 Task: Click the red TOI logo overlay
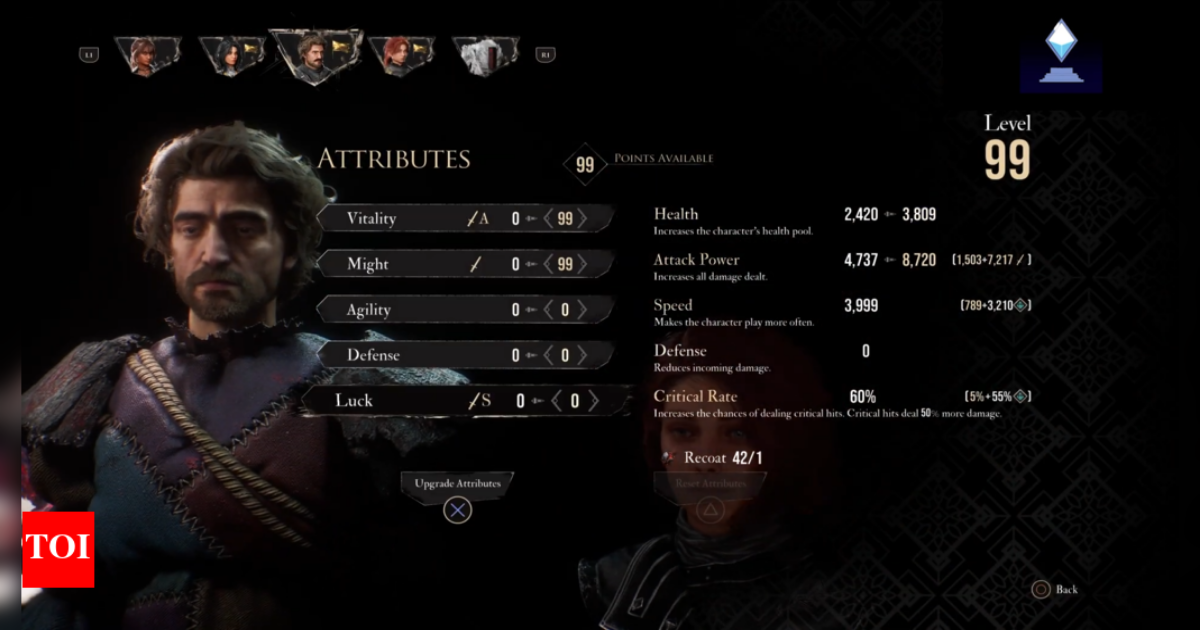tap(58, 549)
